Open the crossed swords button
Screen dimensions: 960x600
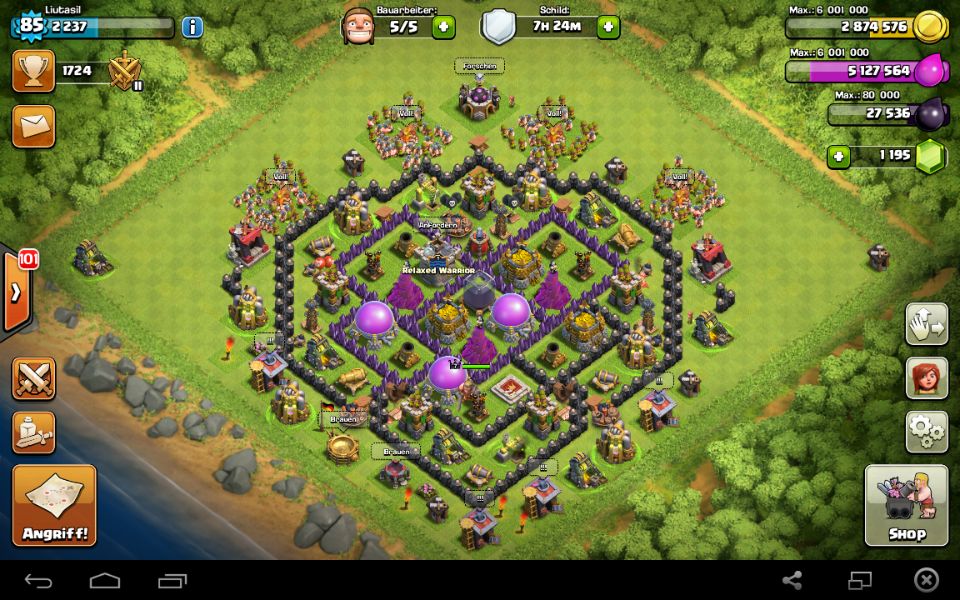pos(34,379)
